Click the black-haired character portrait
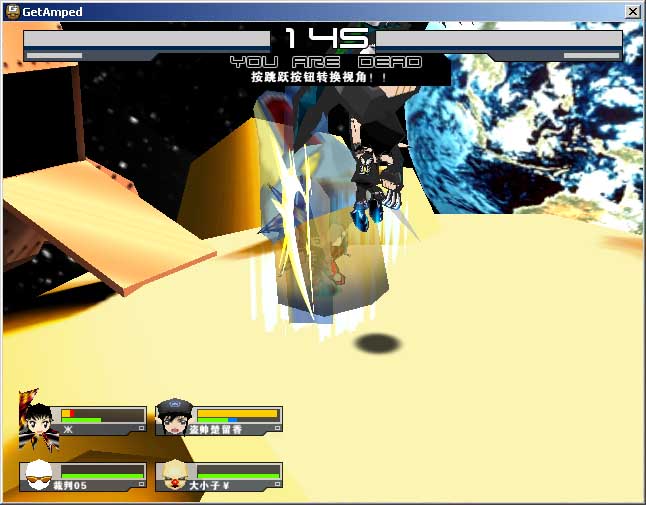 pos(38,418)
